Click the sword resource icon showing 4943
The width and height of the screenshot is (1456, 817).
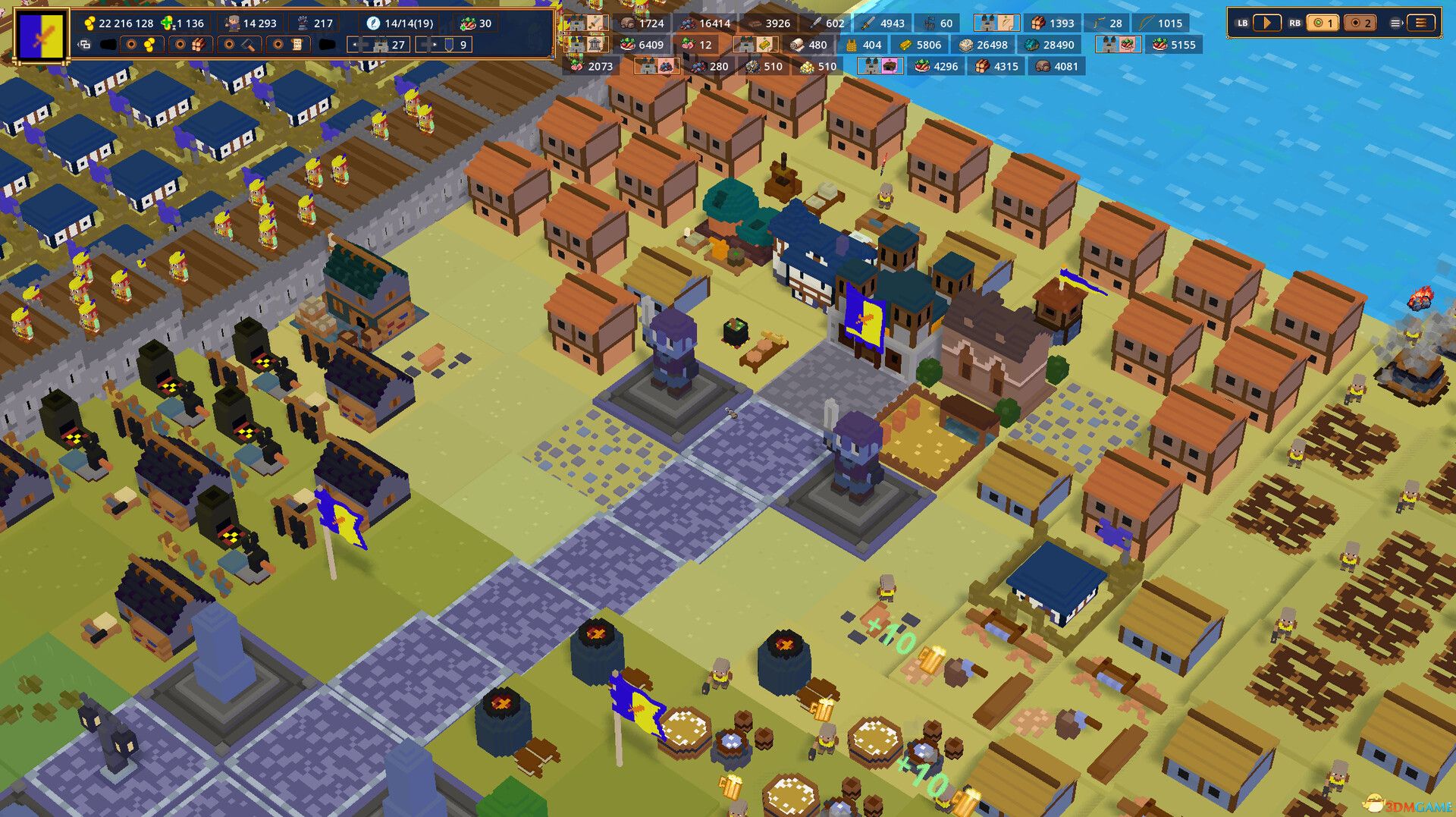coord(867,24)
